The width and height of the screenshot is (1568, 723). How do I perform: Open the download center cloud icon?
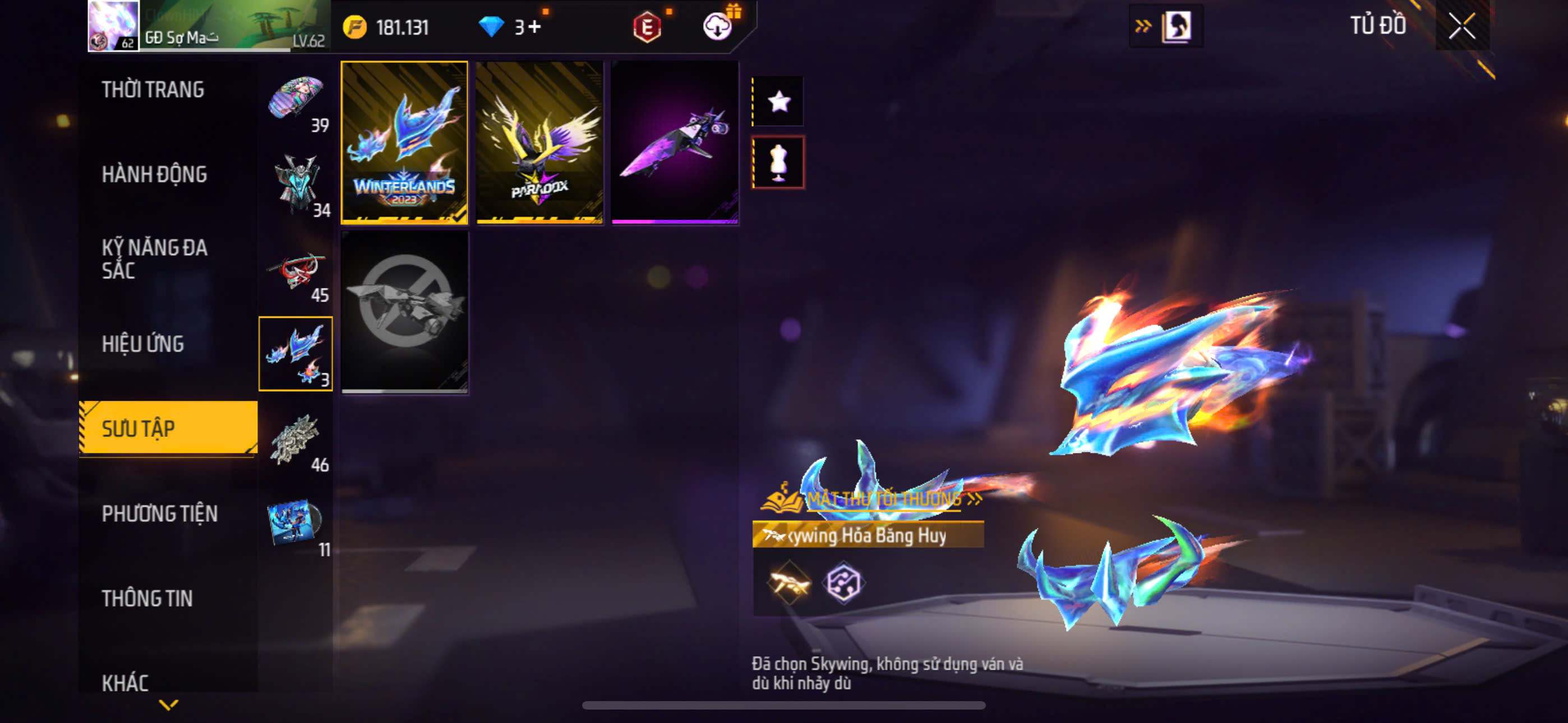coord(717,27)
